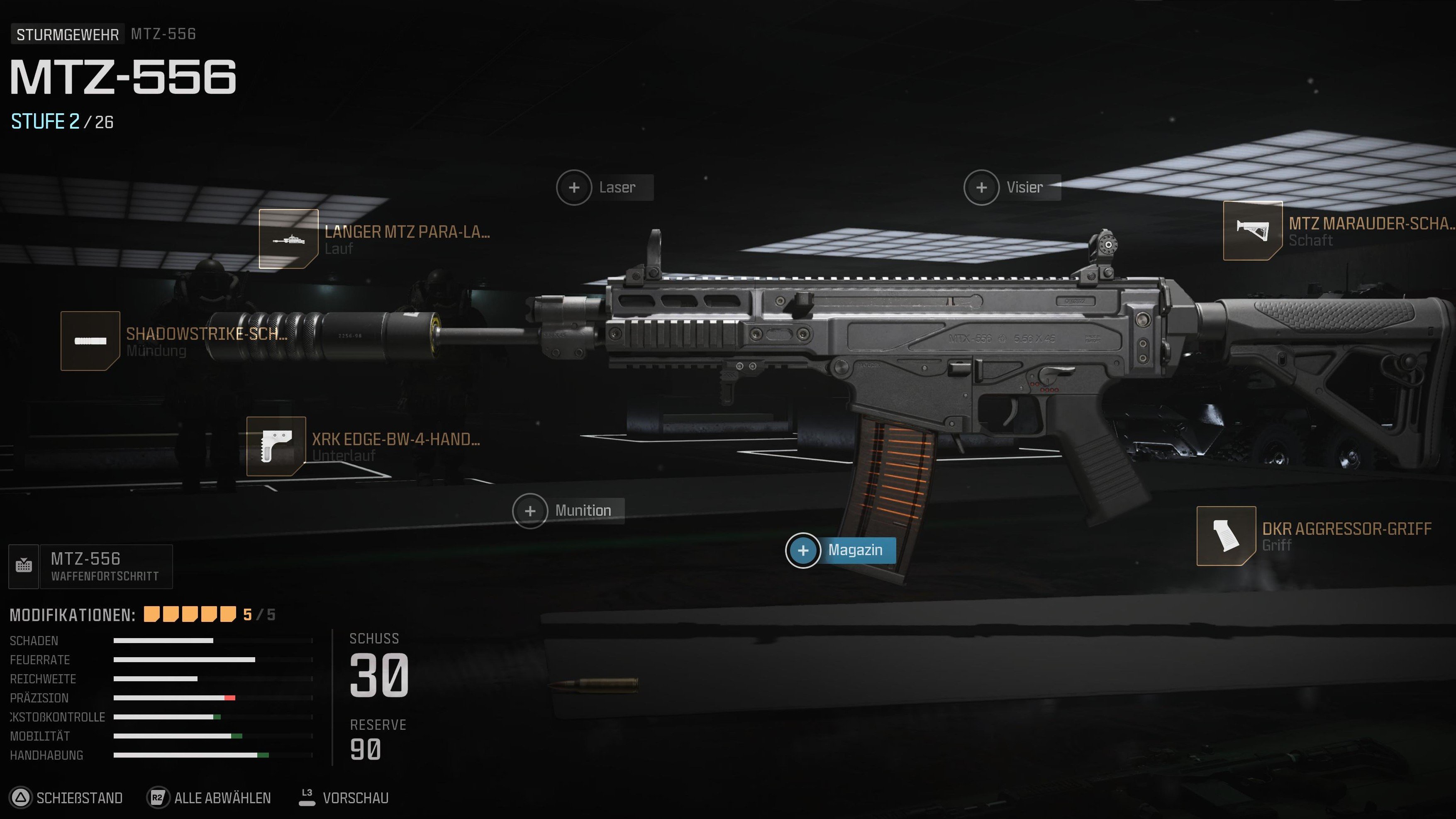The width and height of the screenshot is (1456, 819).
Task: Click the MTZ-556 Waffenfortschritt progress icon
Action: pos(23,566)
